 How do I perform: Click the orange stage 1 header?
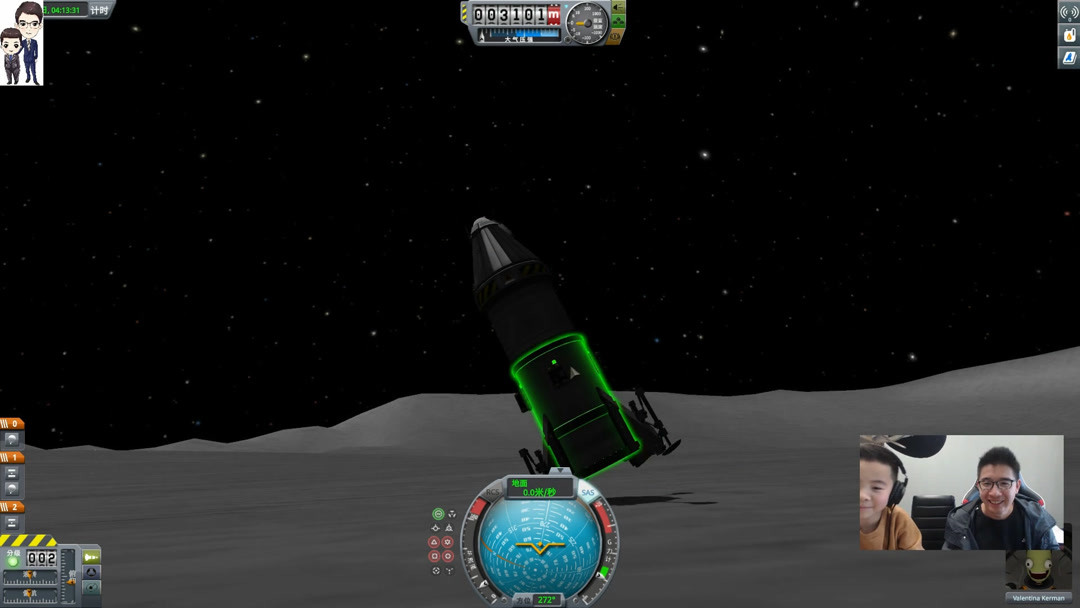pos(12,457)
